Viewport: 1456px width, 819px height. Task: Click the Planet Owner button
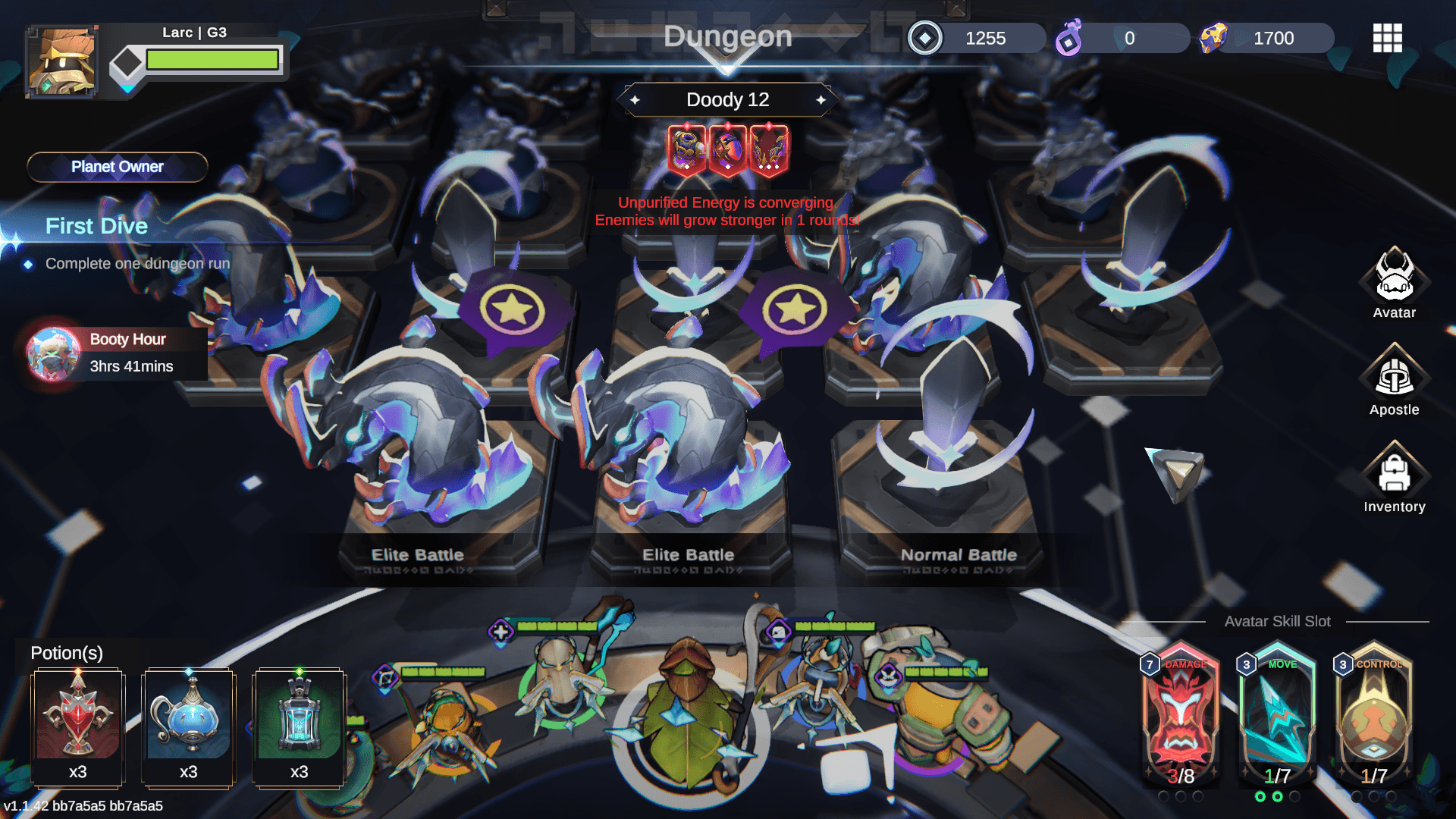point(117,167)
